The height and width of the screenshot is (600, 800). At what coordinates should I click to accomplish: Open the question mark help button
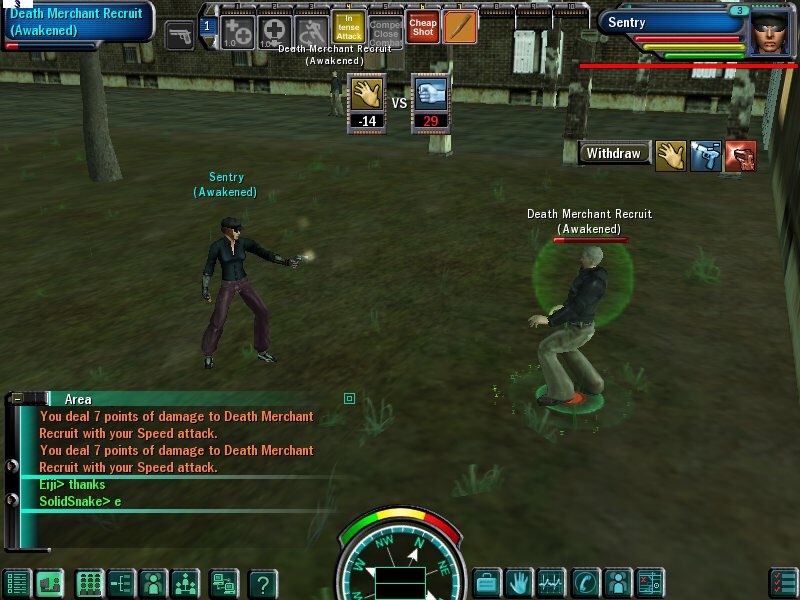pyautogui.click(x=263, y=583)
